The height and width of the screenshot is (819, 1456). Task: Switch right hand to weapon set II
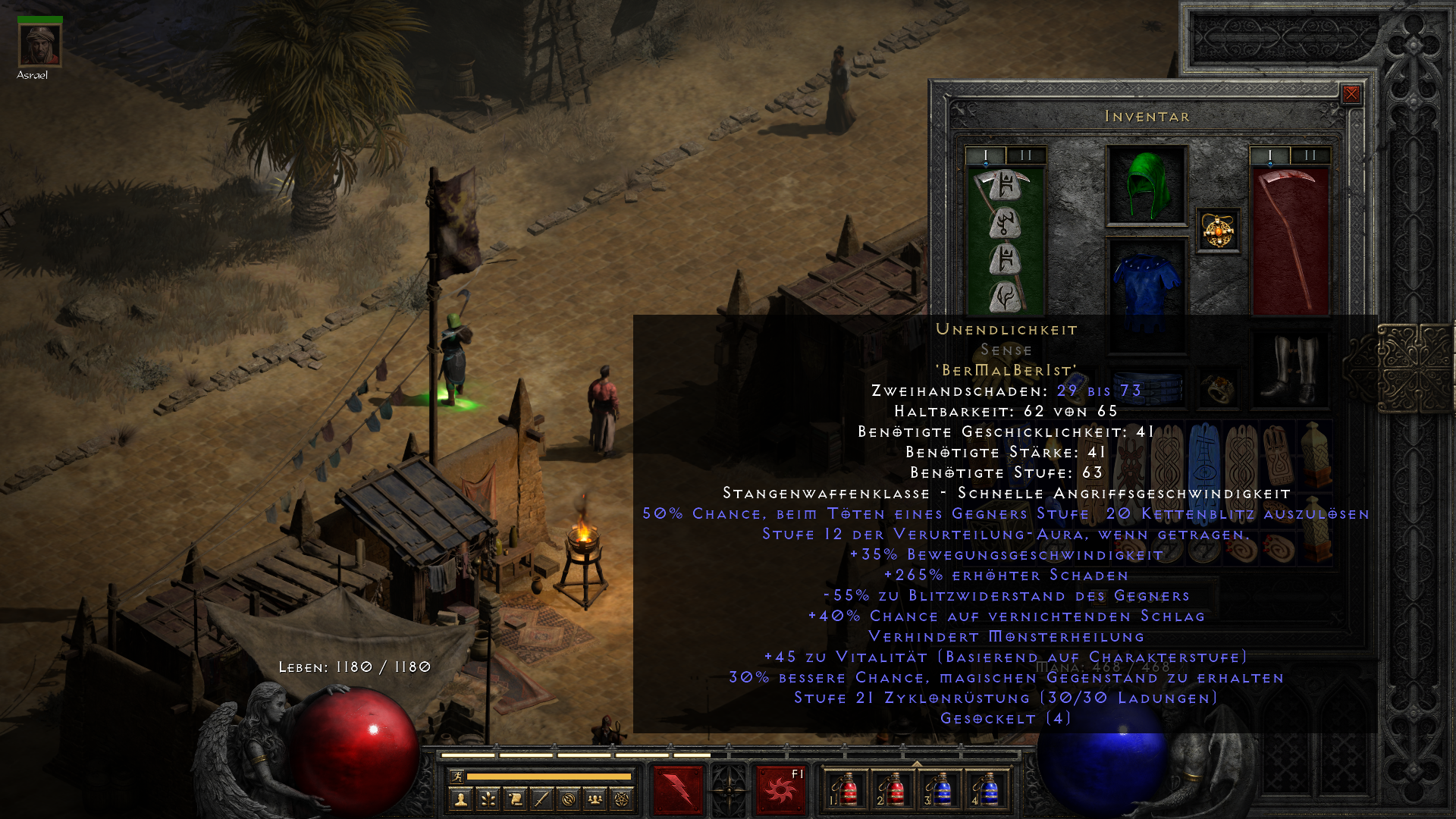[1310, 155]
